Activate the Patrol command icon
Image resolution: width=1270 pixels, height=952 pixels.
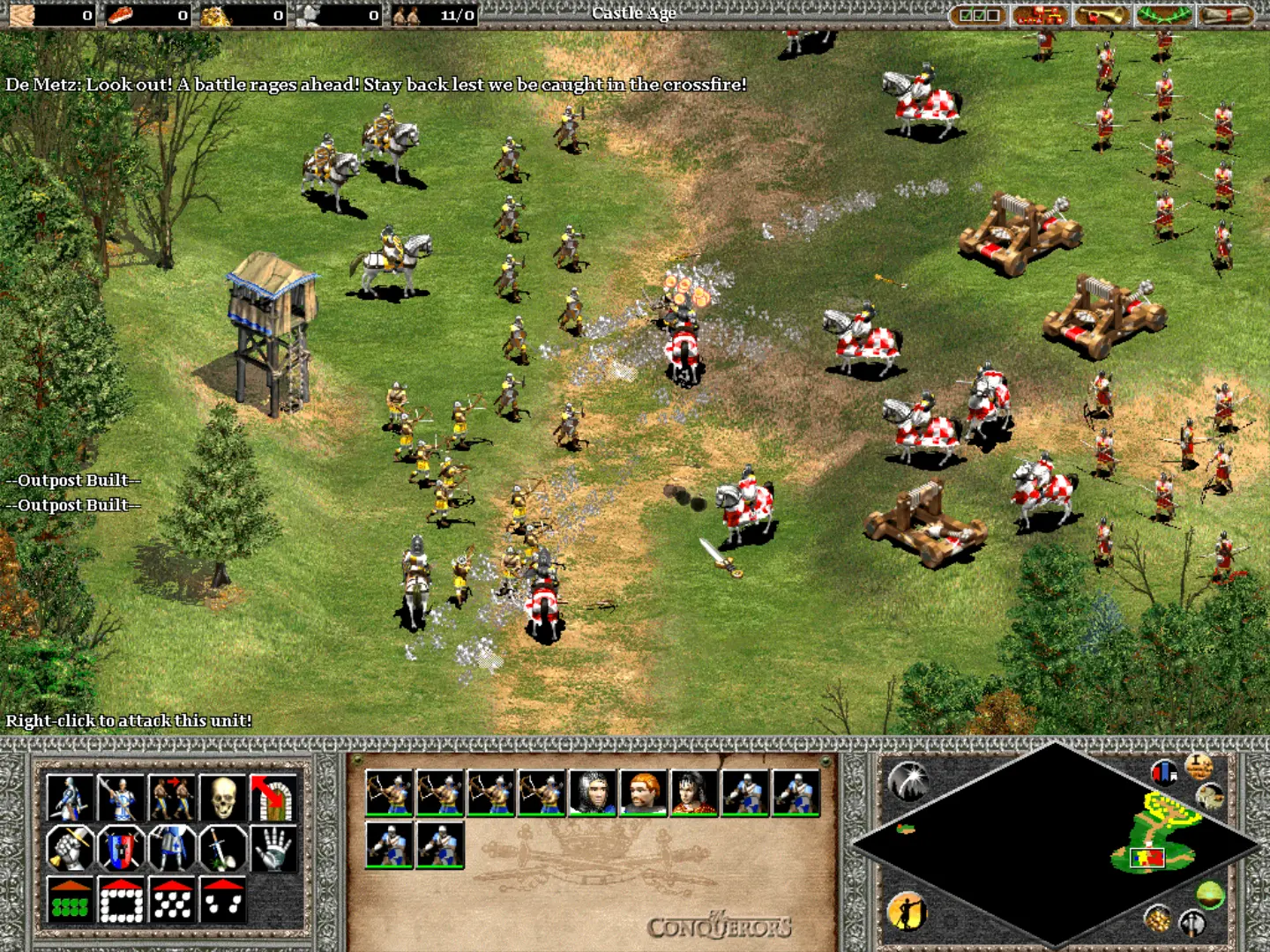tap(70, 797)
